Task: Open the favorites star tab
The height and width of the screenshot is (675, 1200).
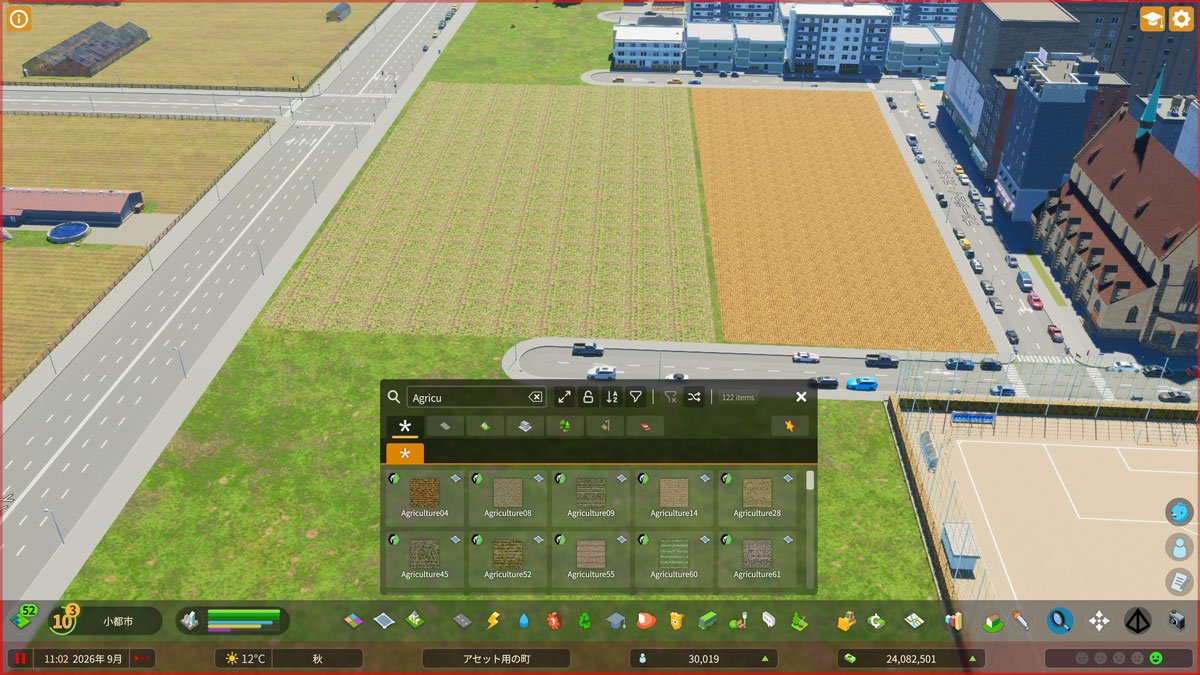Action: point(789,426)
